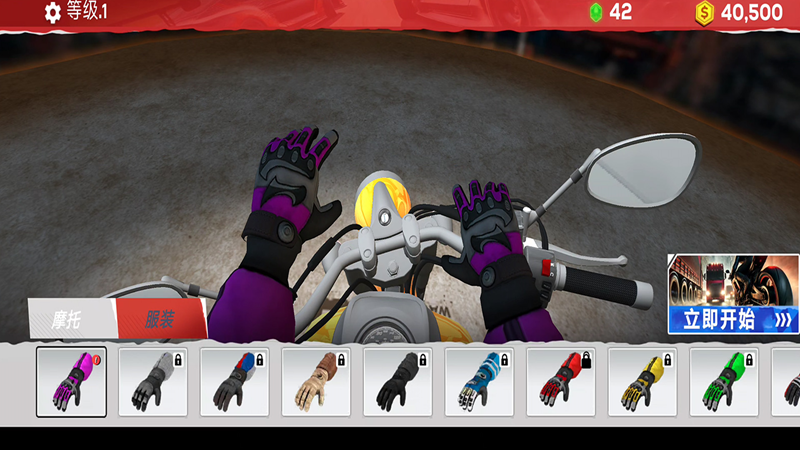Pick the locked red gloves
Viewport: 800px width, 450px height.
point(561,381)
